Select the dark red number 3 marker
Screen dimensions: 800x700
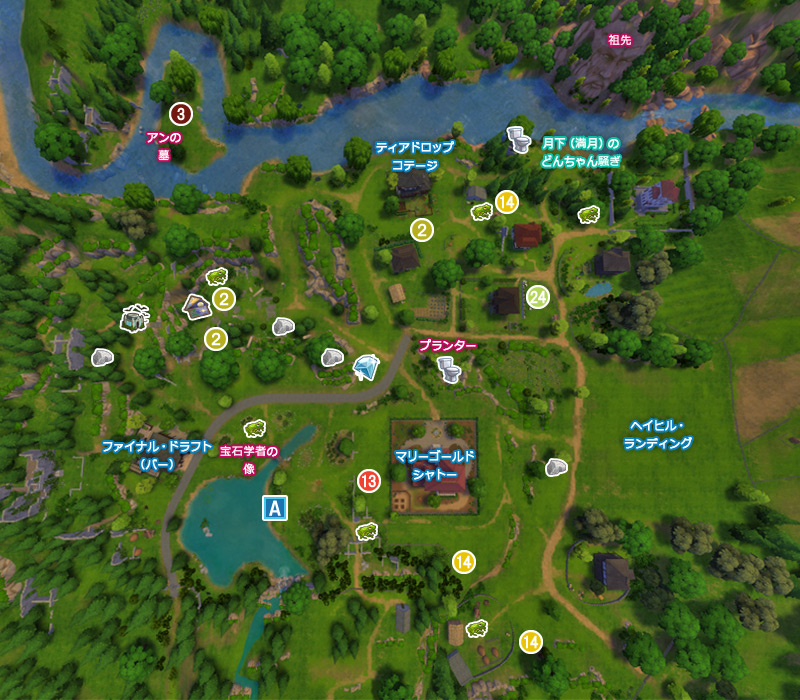pos(180,113)
